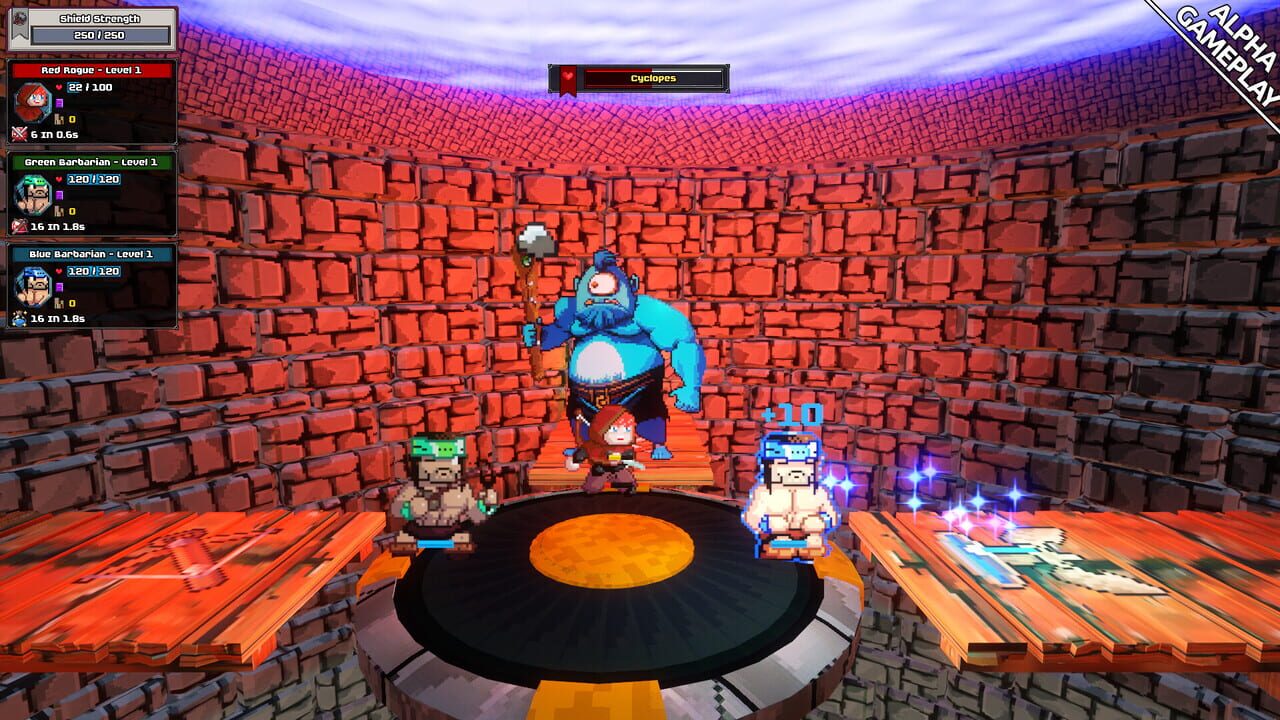Click the crossed-swords attack icon on Red Rogue panel
Viewport: 1280px width, 720px height.
17,131
